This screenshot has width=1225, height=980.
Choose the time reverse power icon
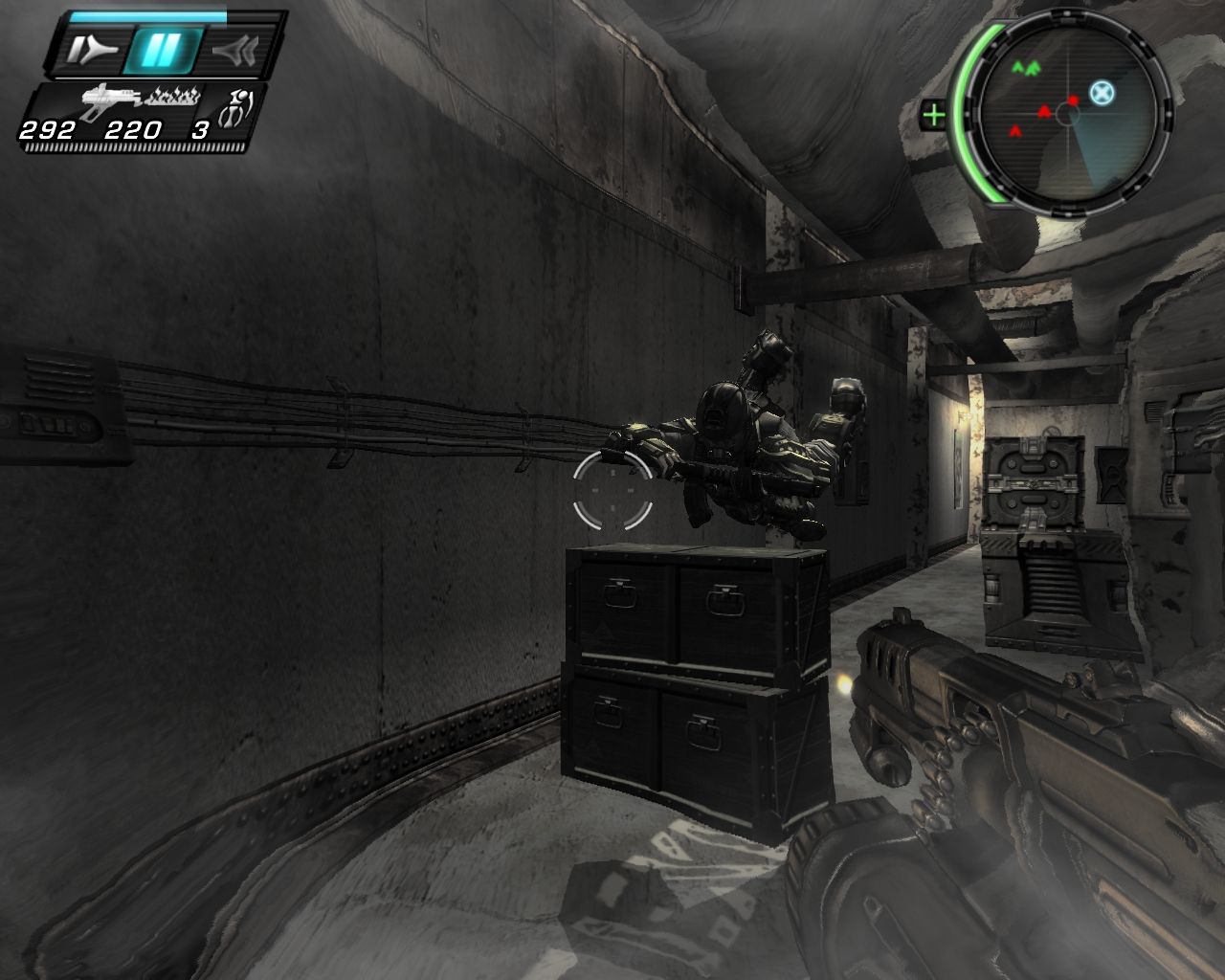[234, 50]
